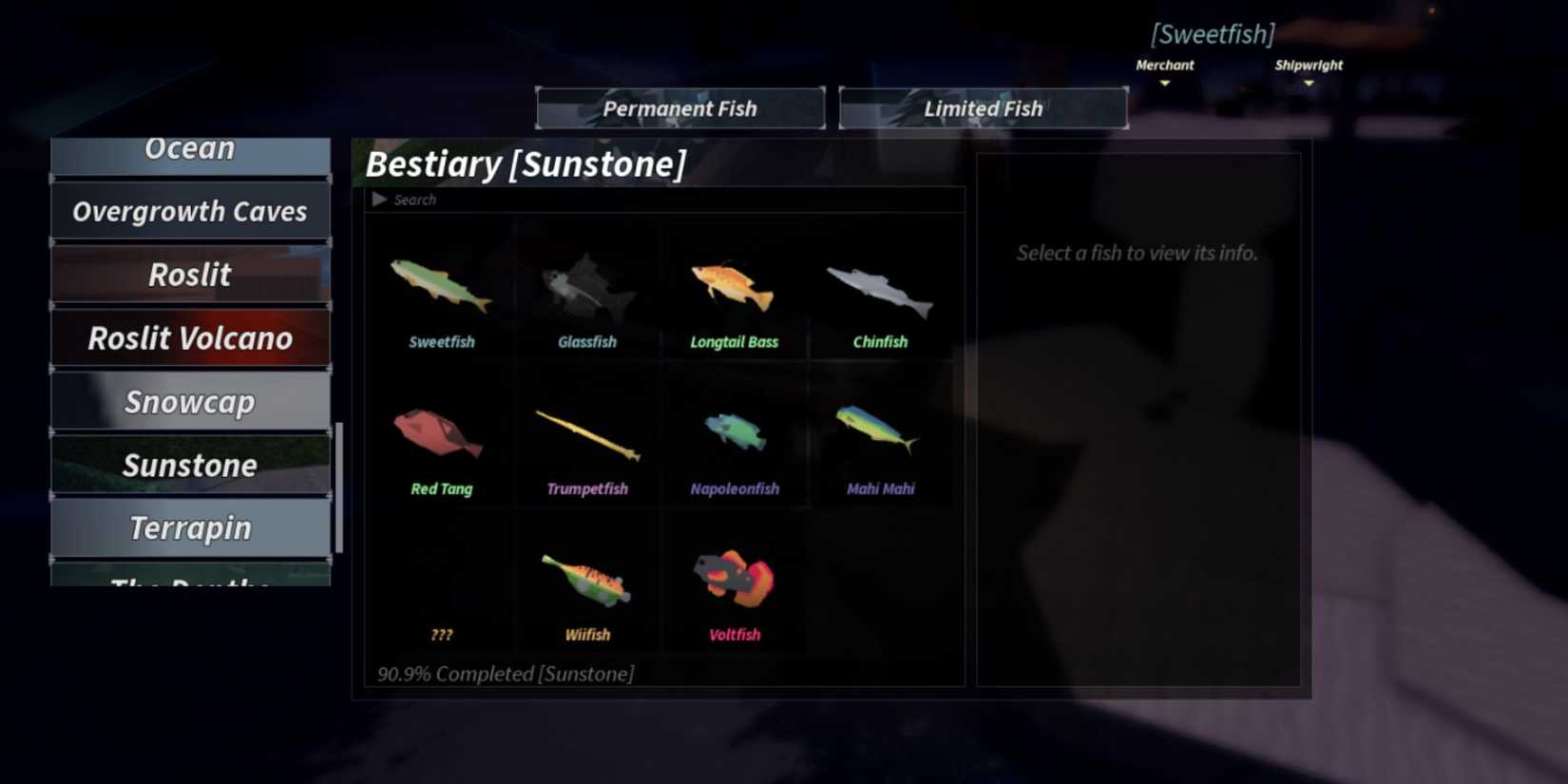Open the Wiifish entry
Screen dimensions: 1568x784
tap(587, 580)
